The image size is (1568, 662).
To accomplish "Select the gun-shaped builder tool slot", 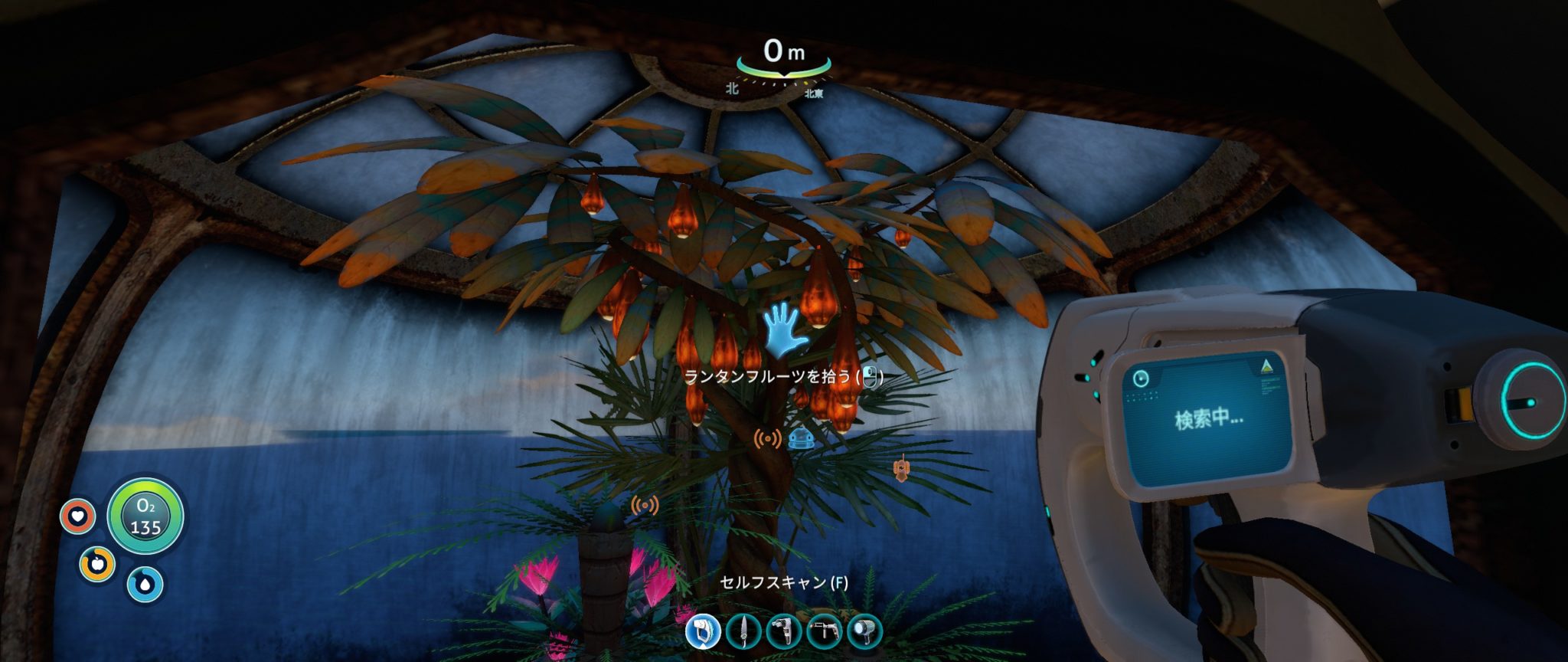I will click(x=824, y=632).
